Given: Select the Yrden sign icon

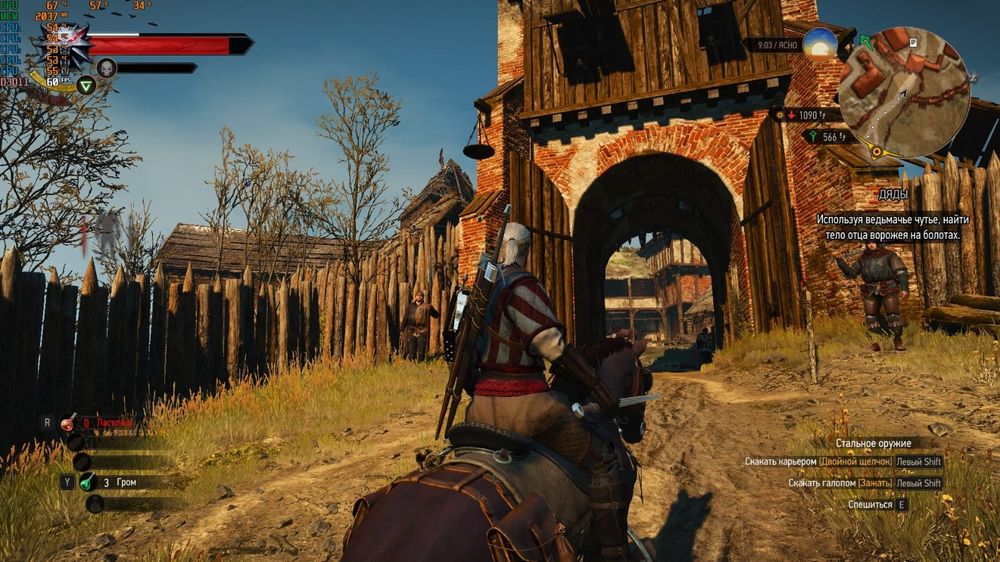Looking at the screenshot, I should 86,85.
